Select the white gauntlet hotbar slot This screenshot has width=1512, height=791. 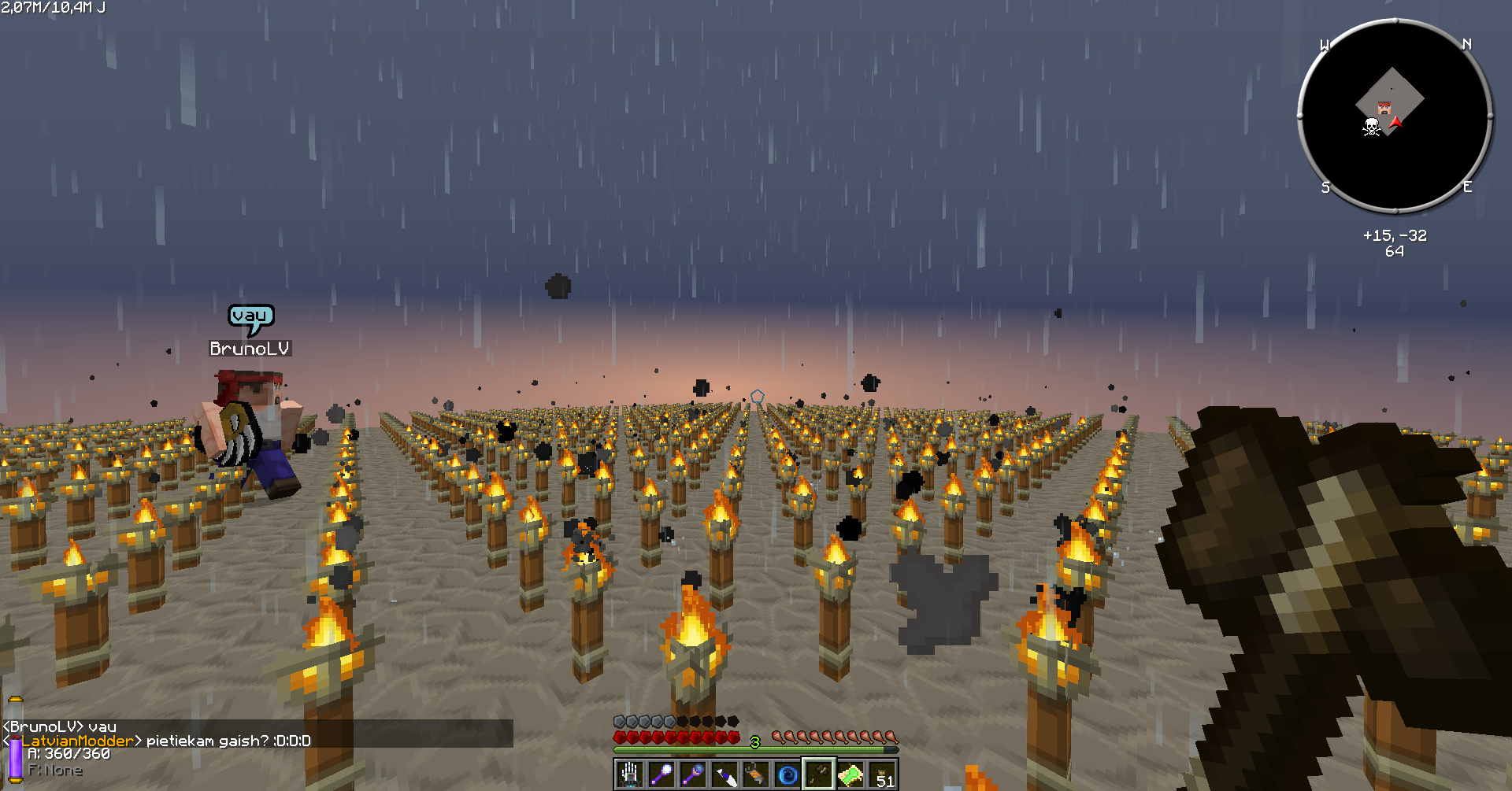click(630, 775)
